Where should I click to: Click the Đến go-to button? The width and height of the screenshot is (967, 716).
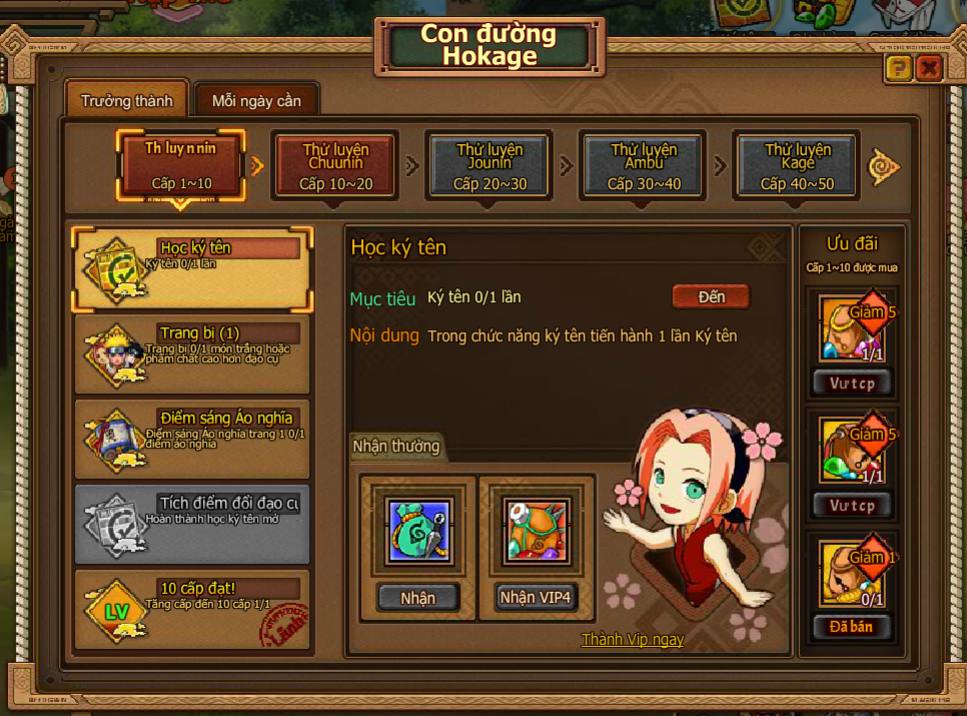711,297
